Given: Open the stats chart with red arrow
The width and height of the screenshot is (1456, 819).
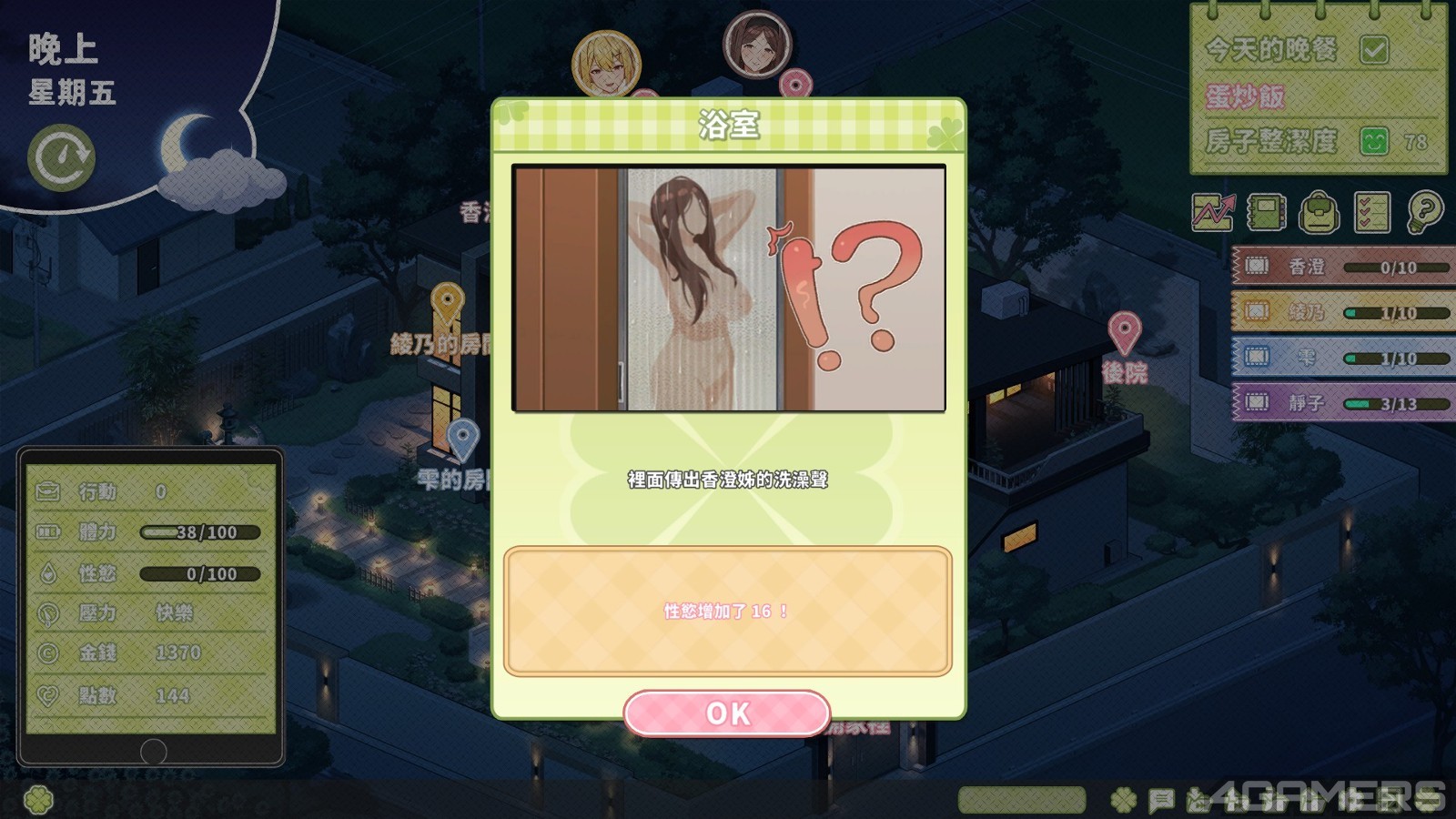Looking at the screenshot, I should [x=1213, y=213].
